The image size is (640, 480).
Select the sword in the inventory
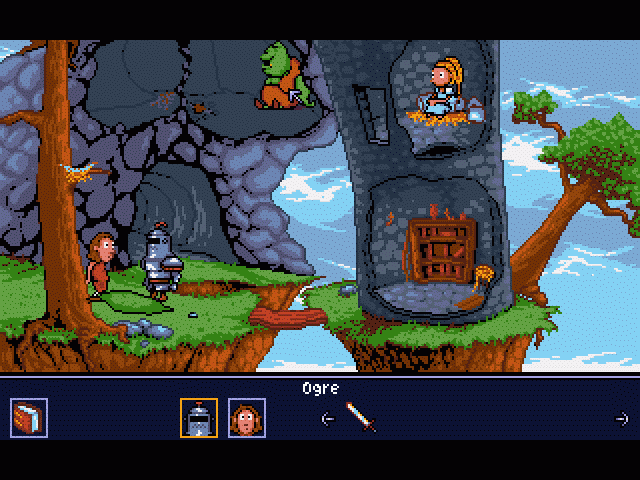(361, 416)
